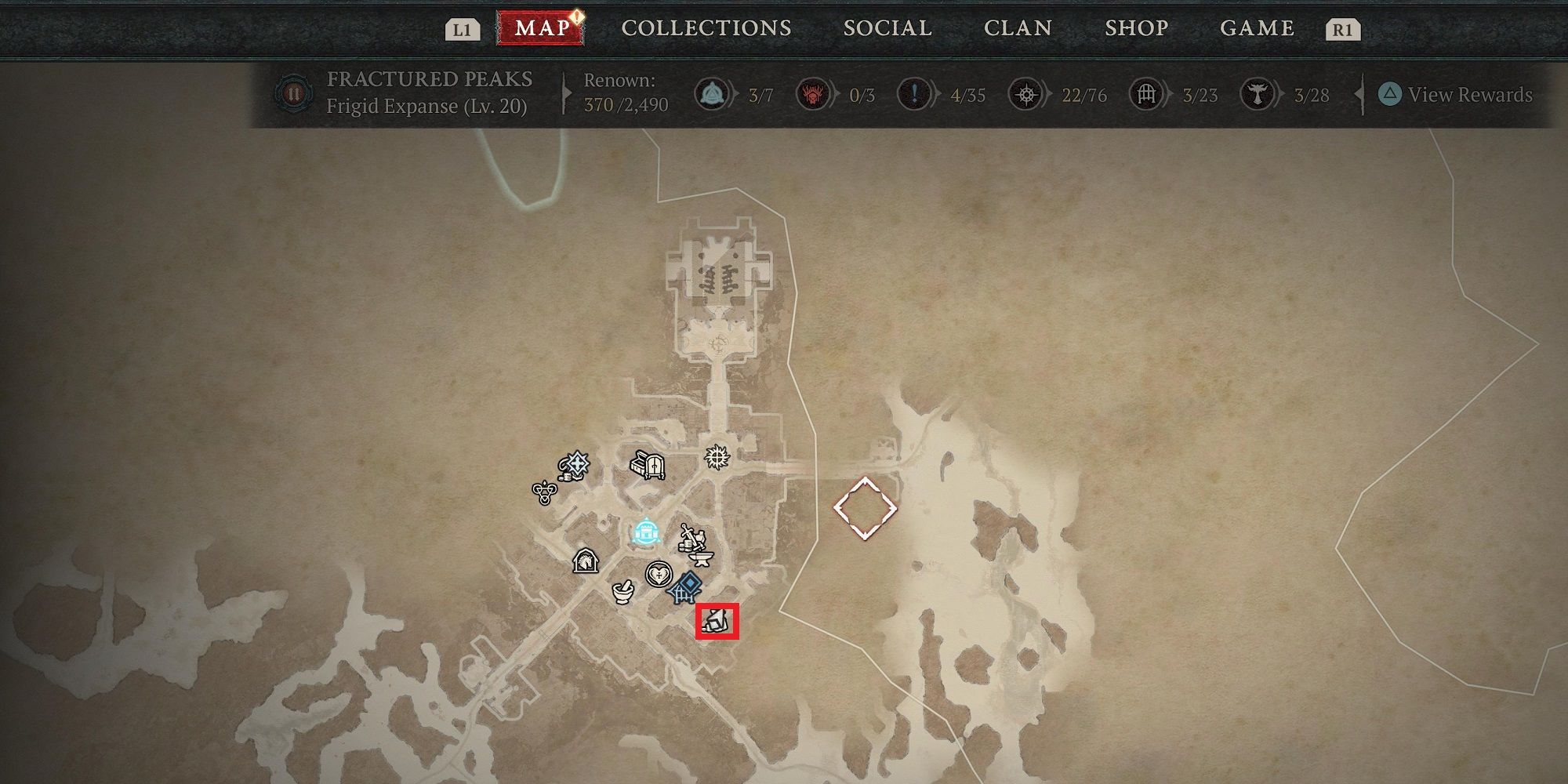Click the horse stable map icon
Screen dimensions: 1568x784
[x=585, y=561]
